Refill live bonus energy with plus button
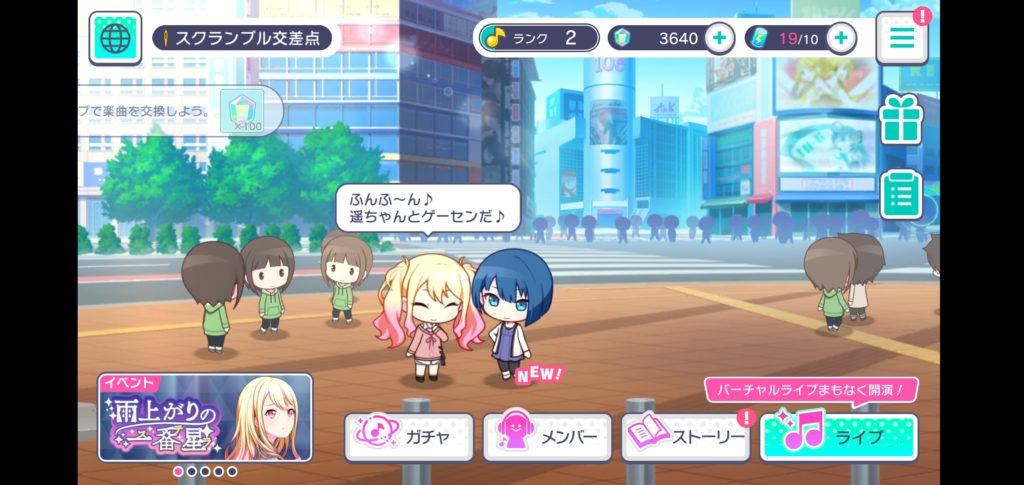This screenshot has height=485, width=1024. tap(841, 38)
